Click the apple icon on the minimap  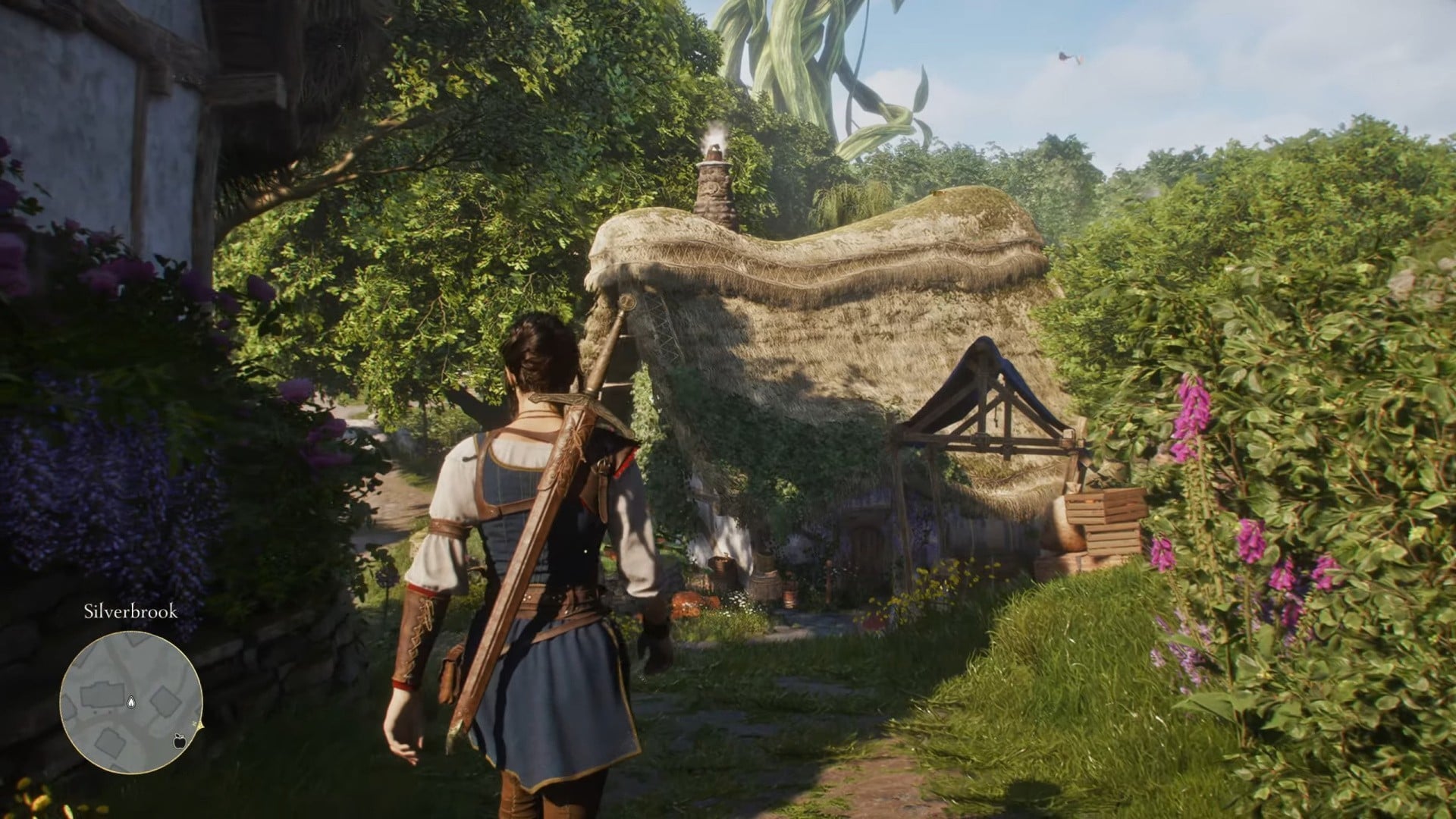(180, 742)
